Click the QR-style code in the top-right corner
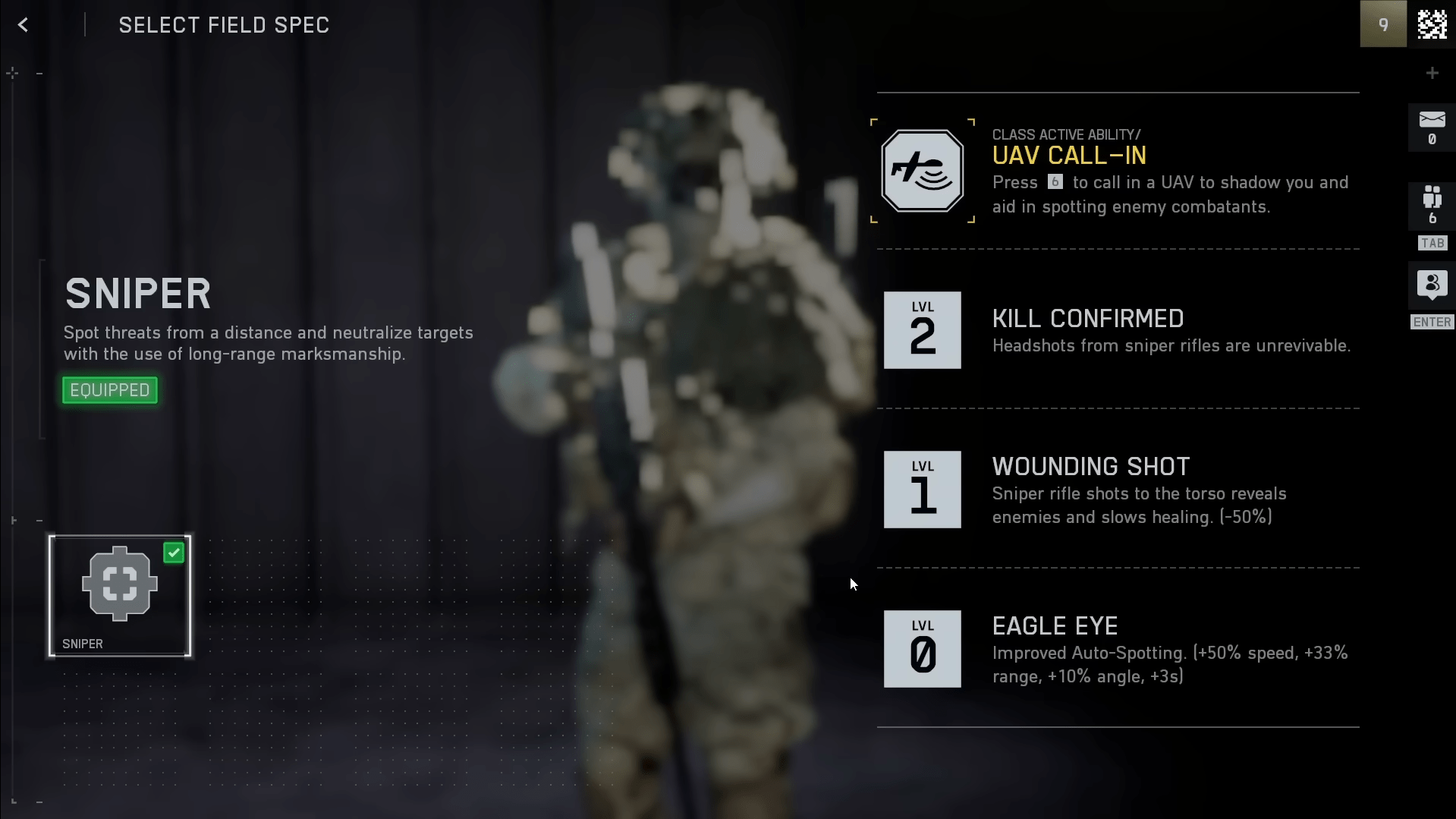1456x819 pixels. click(1432, 24)
